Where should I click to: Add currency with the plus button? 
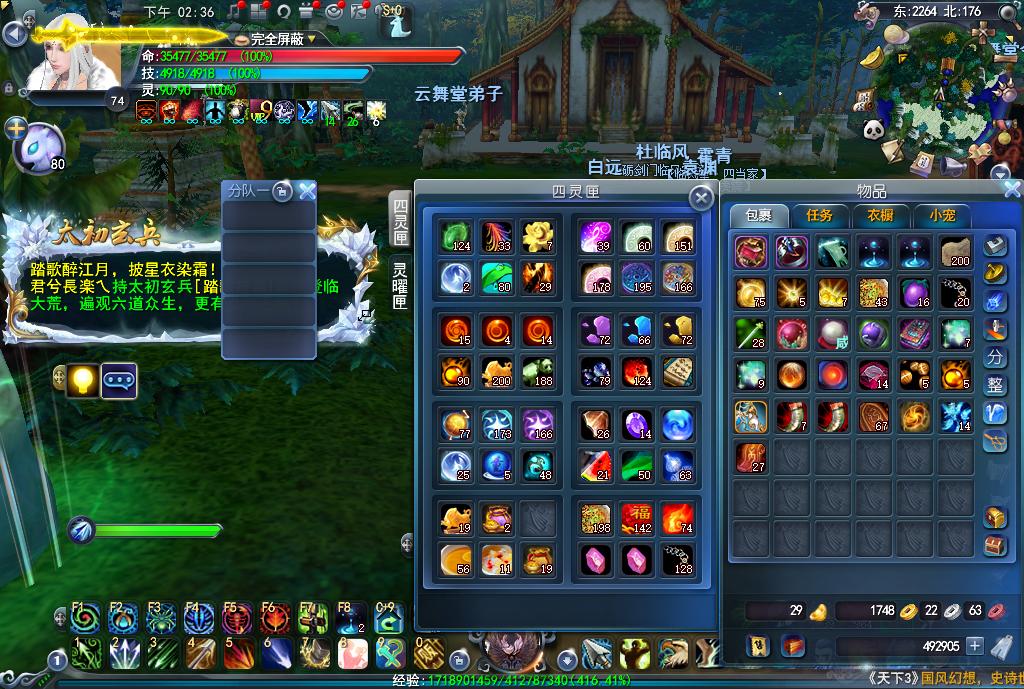(975, 646)
